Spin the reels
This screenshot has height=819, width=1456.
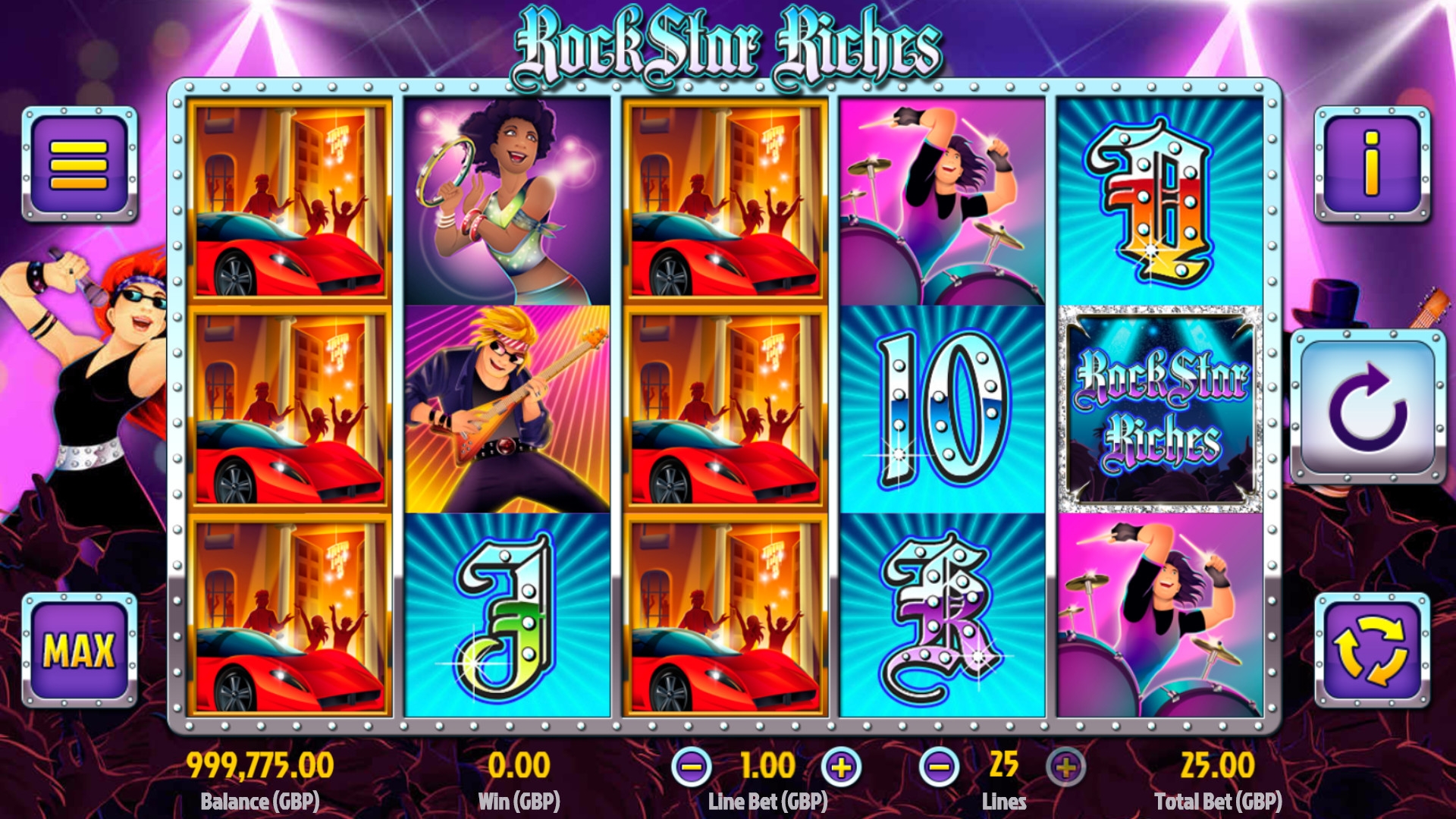(1368, 406)
